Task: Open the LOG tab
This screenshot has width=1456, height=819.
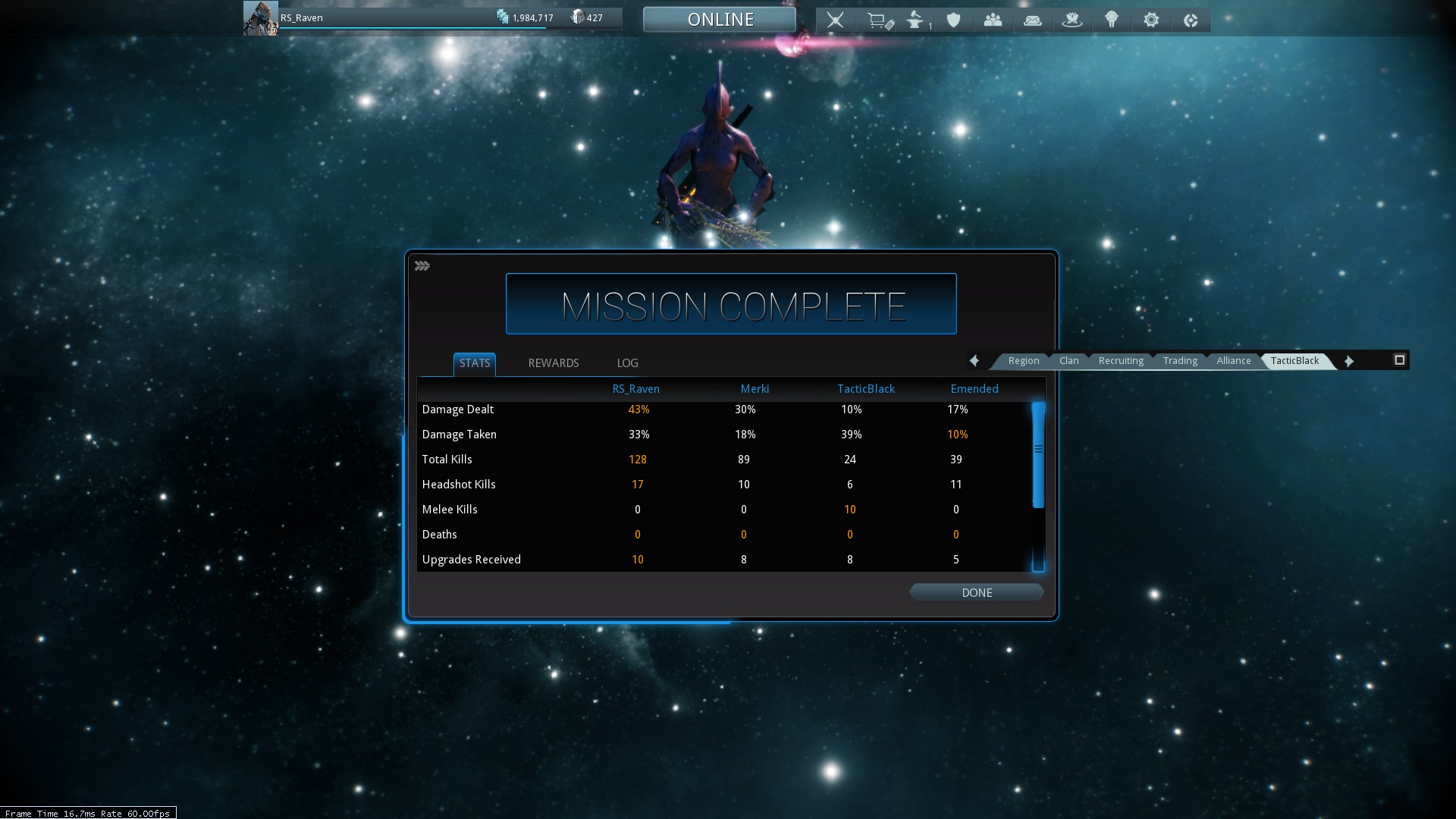Action: [627, 363]
